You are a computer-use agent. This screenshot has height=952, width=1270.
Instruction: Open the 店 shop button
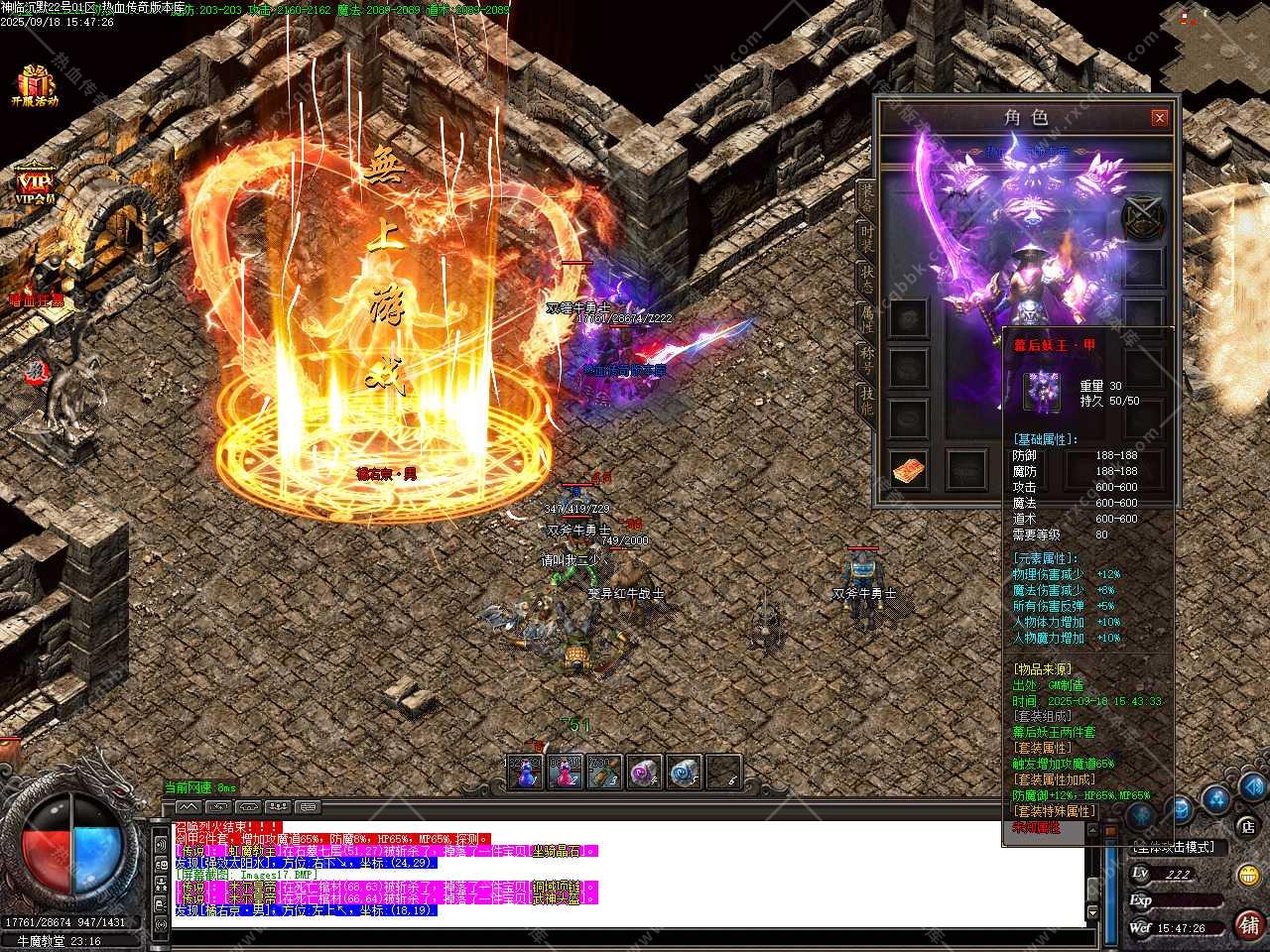point(1247,826)
